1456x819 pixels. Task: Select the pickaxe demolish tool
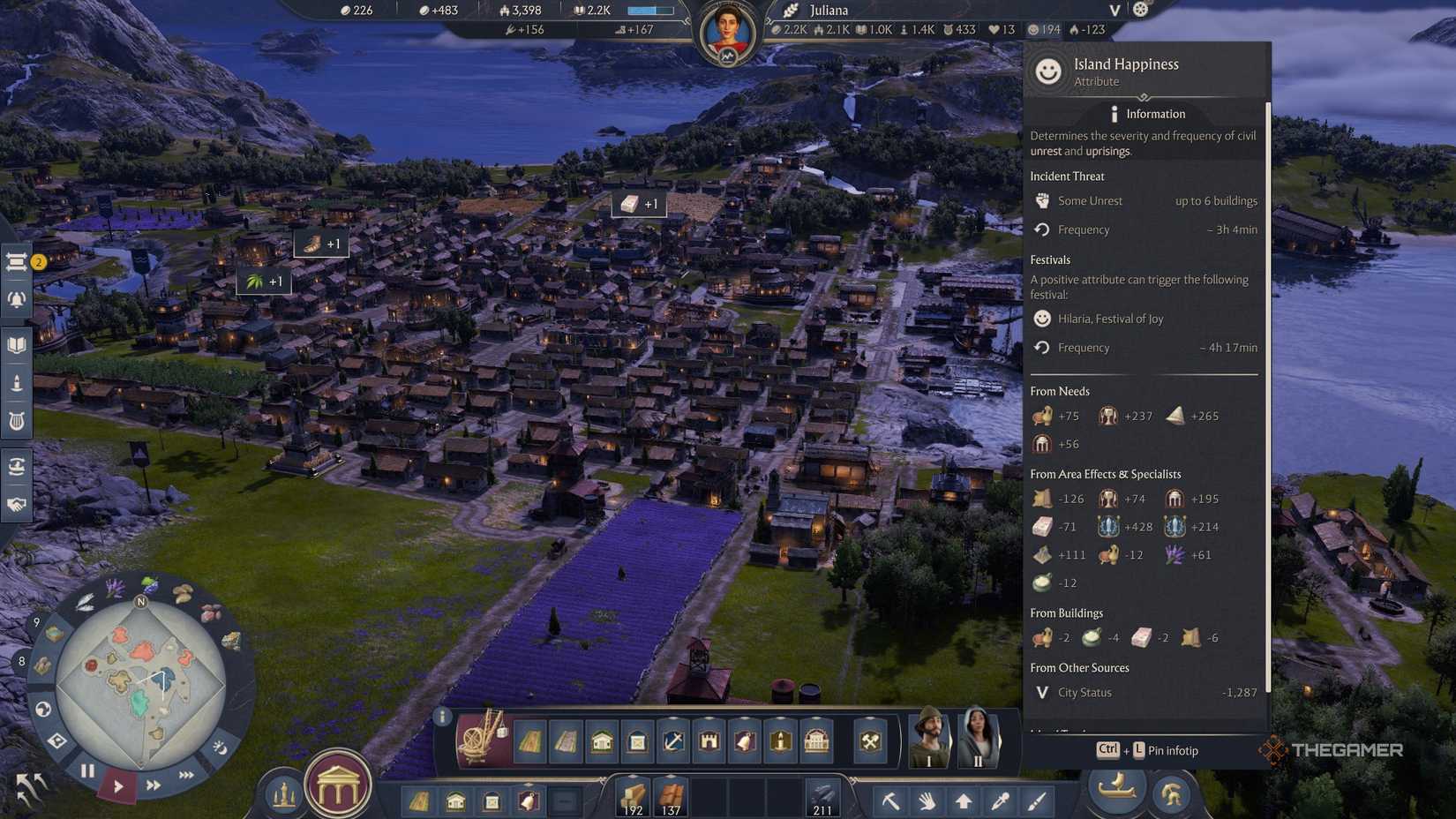(890, 800)
